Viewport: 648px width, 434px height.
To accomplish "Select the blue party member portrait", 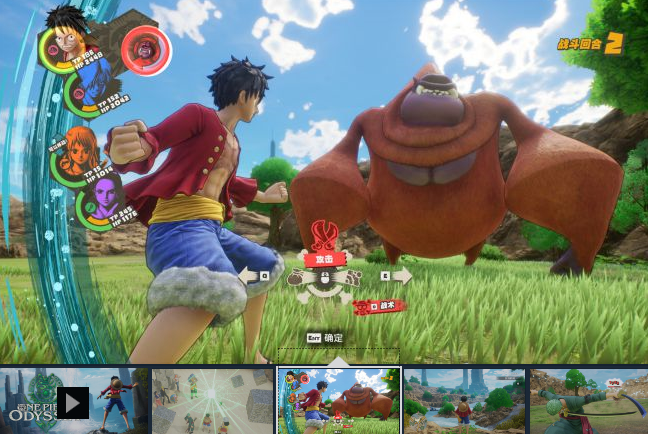I will tap(90, 90).
